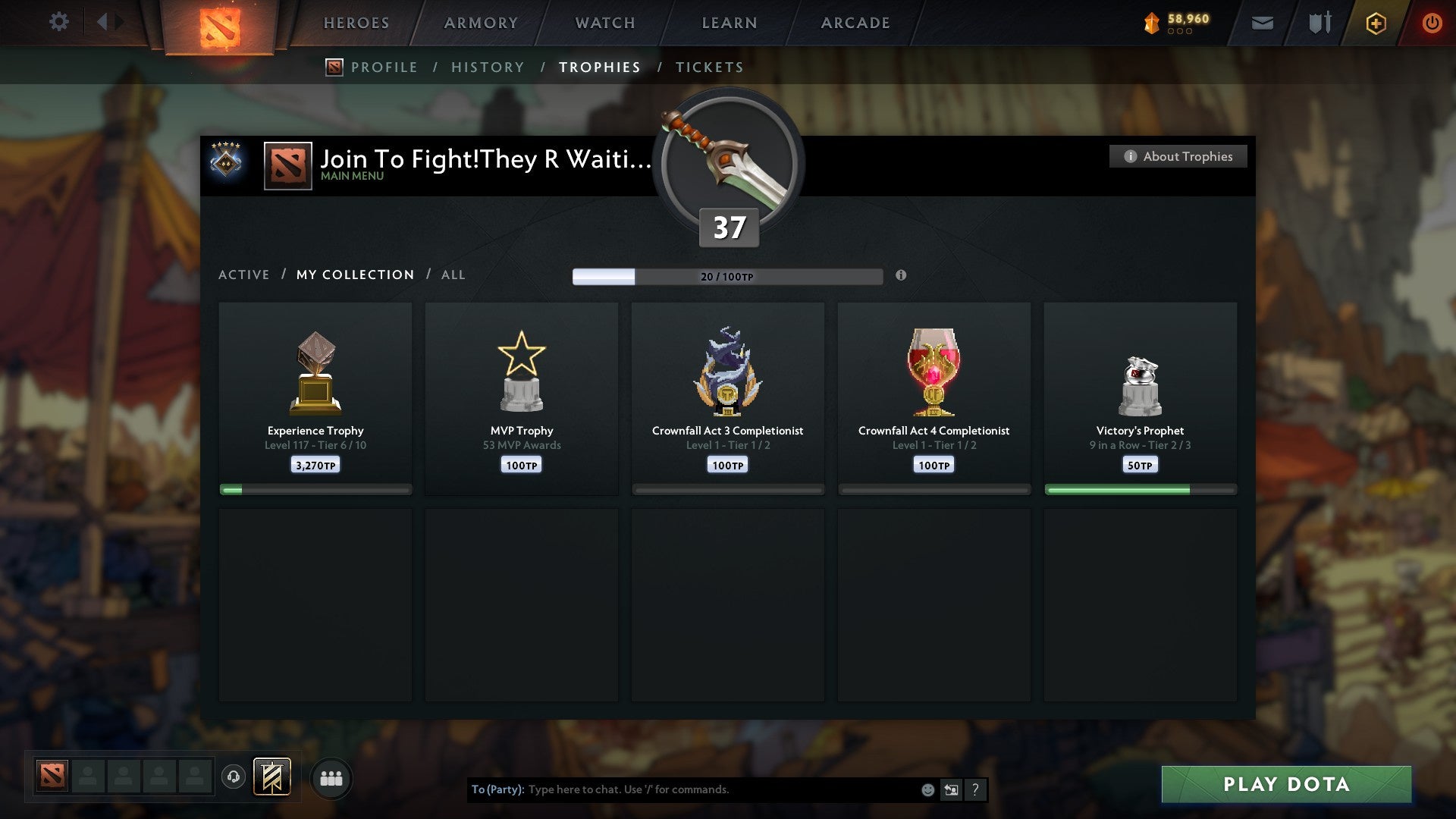1456x819 pixels.
Task: Switch to the TROPHIES tab
Action: point(599,67)
